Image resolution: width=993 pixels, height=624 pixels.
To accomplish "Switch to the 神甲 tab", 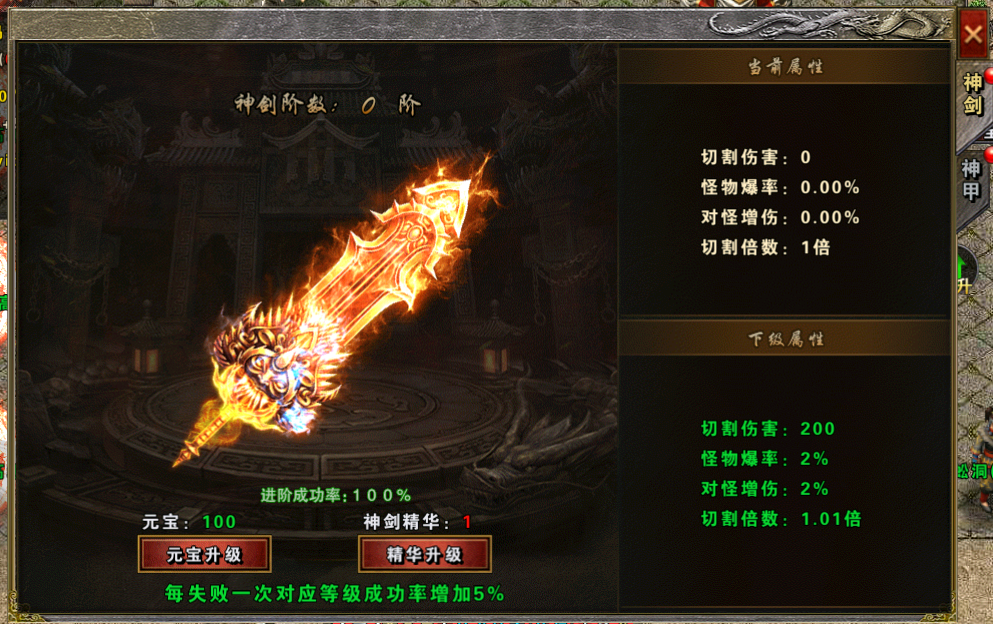I will click(972, 178).
